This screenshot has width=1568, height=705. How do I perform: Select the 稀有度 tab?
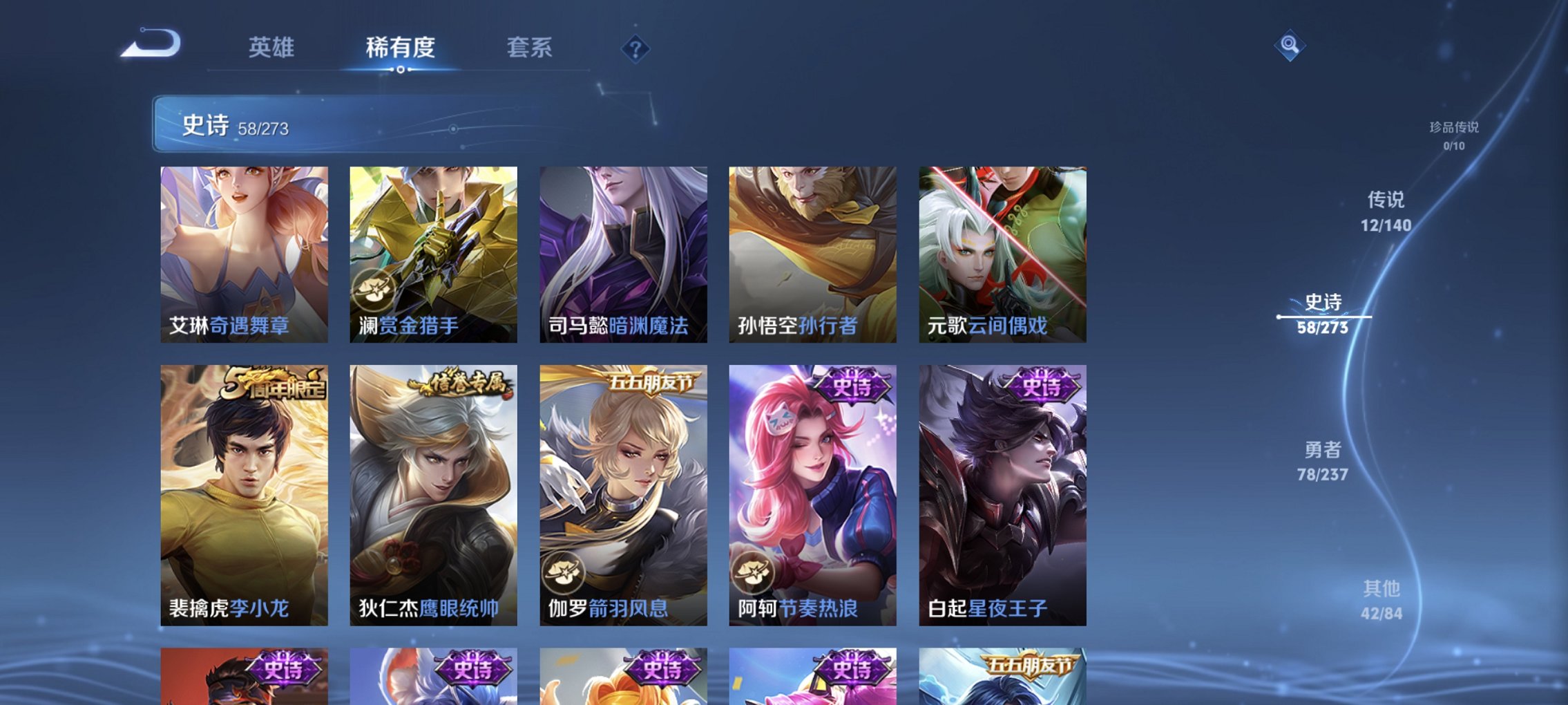click(x=401, y=48)
